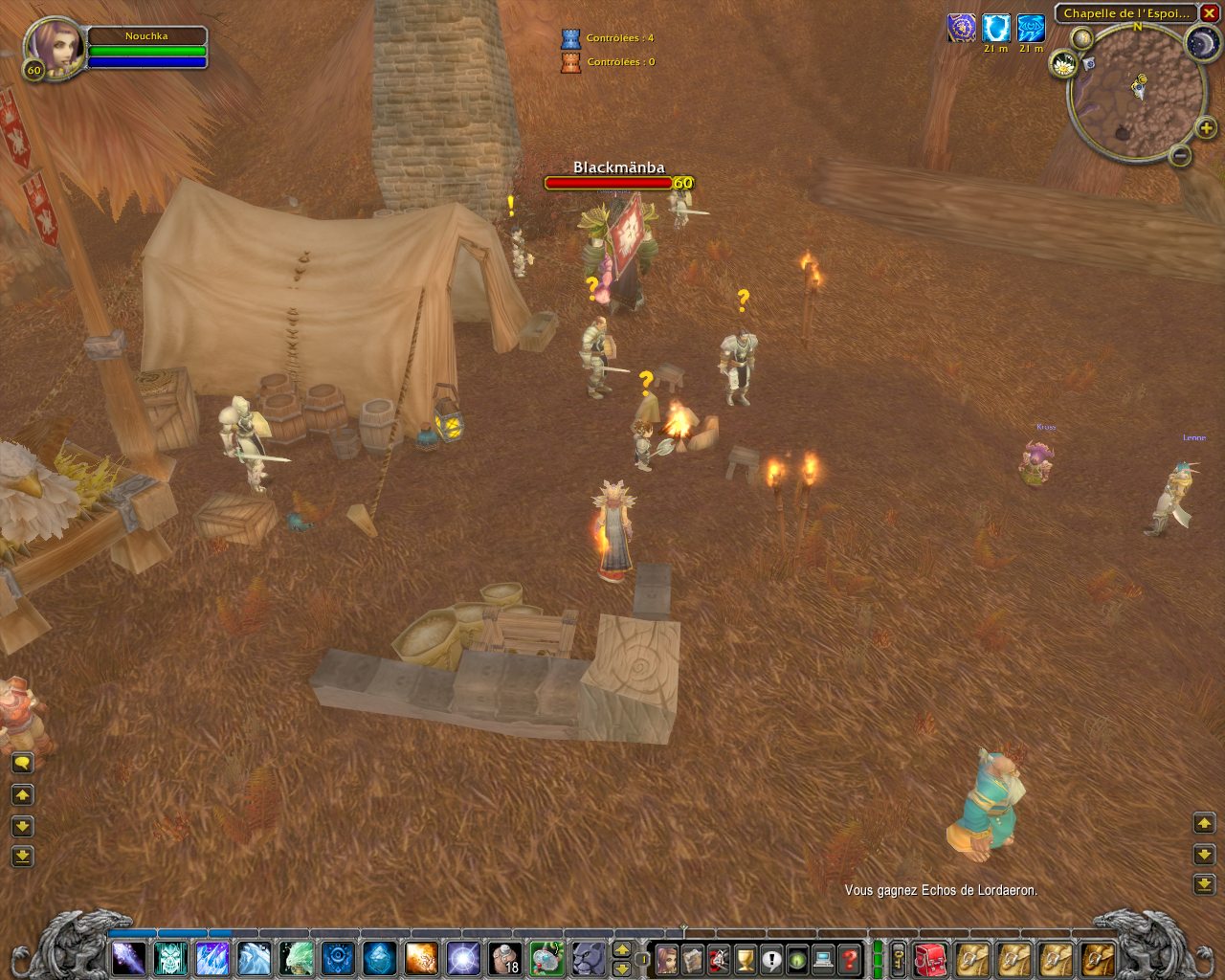Activate the orange fire spell slot
This screenshot has height=980, width=1225.
coord(421,958)
